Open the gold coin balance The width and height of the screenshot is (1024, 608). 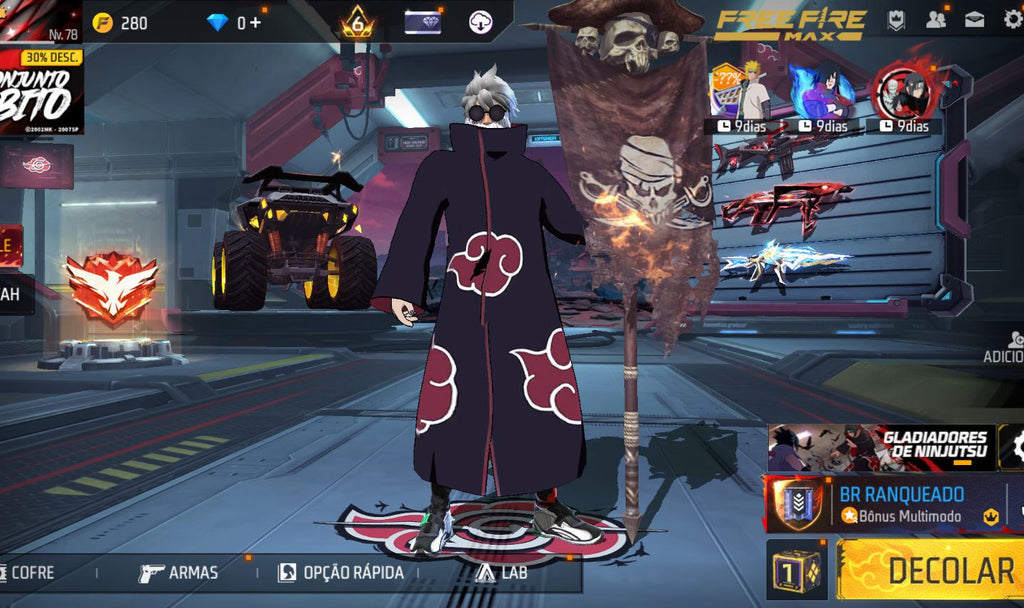[x=120, y=22]
